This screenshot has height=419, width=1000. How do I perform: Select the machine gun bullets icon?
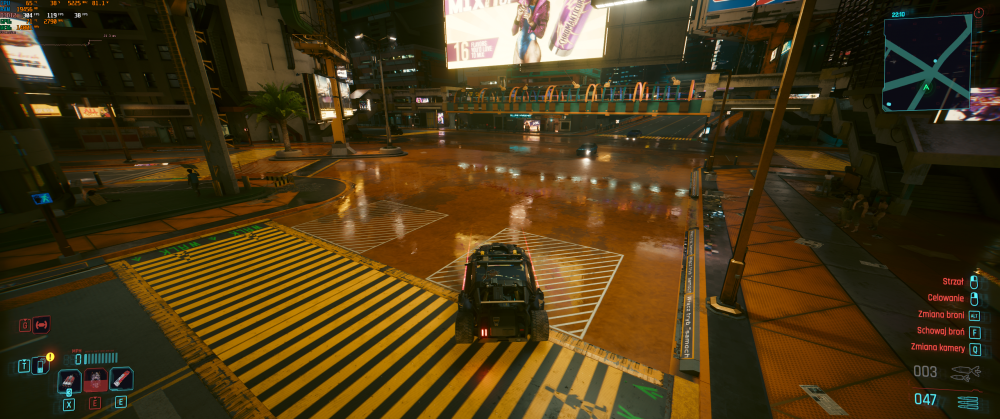click(x=967, y=401)
